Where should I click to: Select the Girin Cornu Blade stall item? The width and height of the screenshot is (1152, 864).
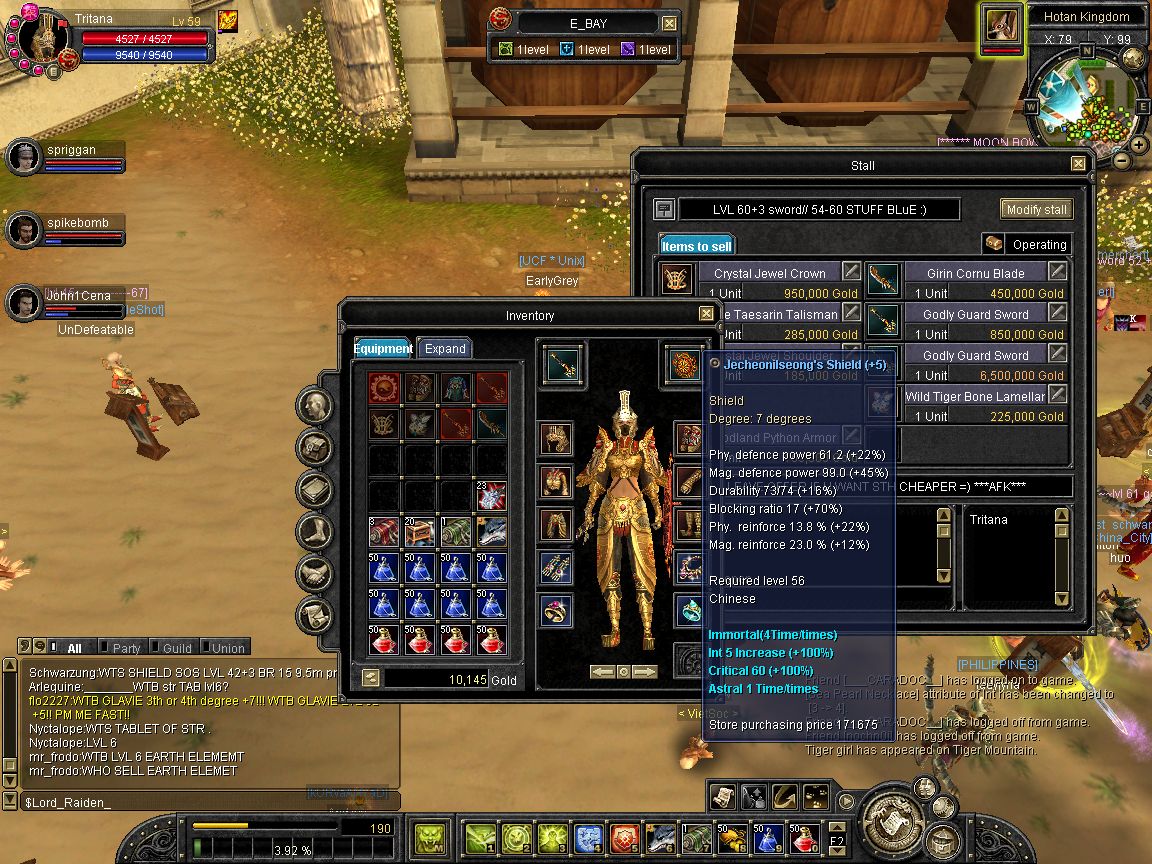[974, 273]
